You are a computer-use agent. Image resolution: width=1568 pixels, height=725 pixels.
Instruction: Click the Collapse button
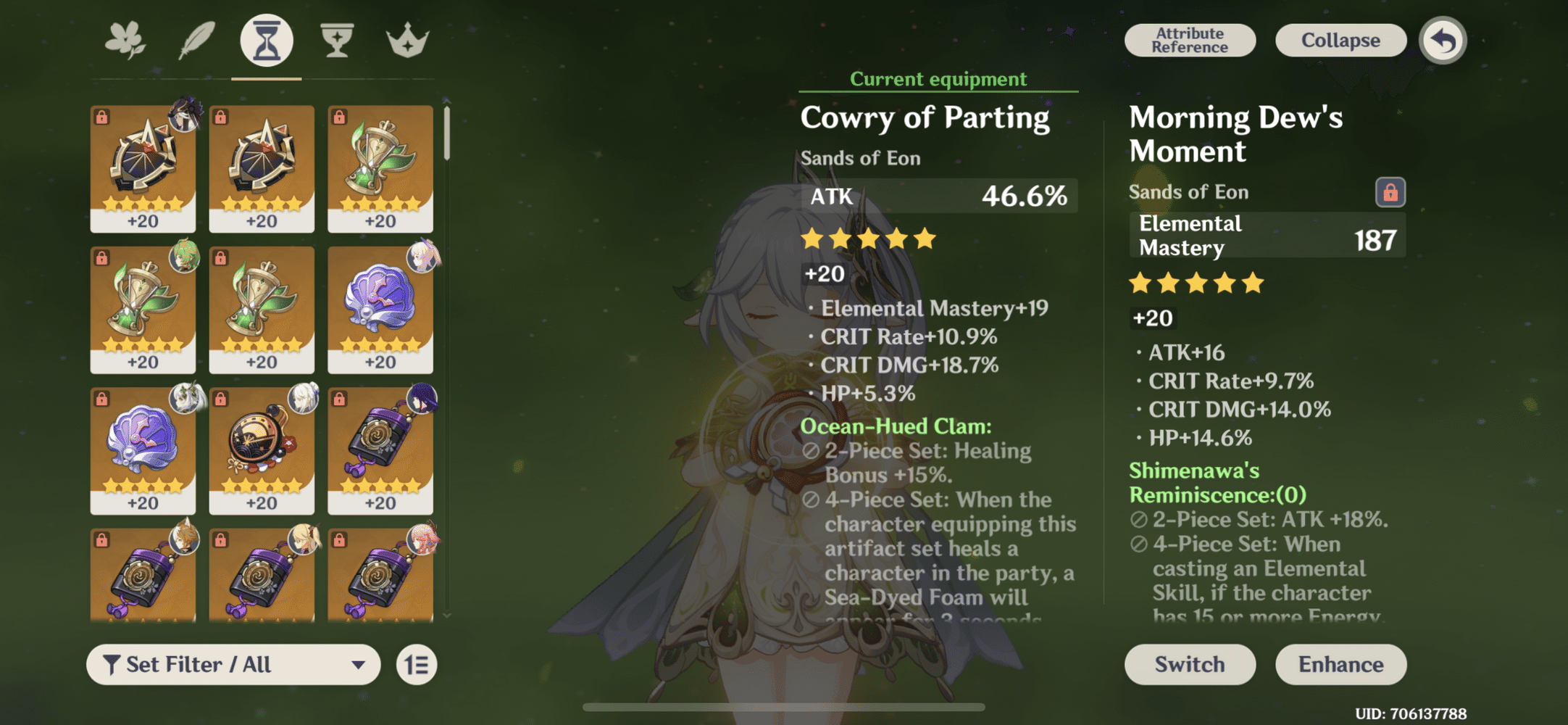(1340, 40)
